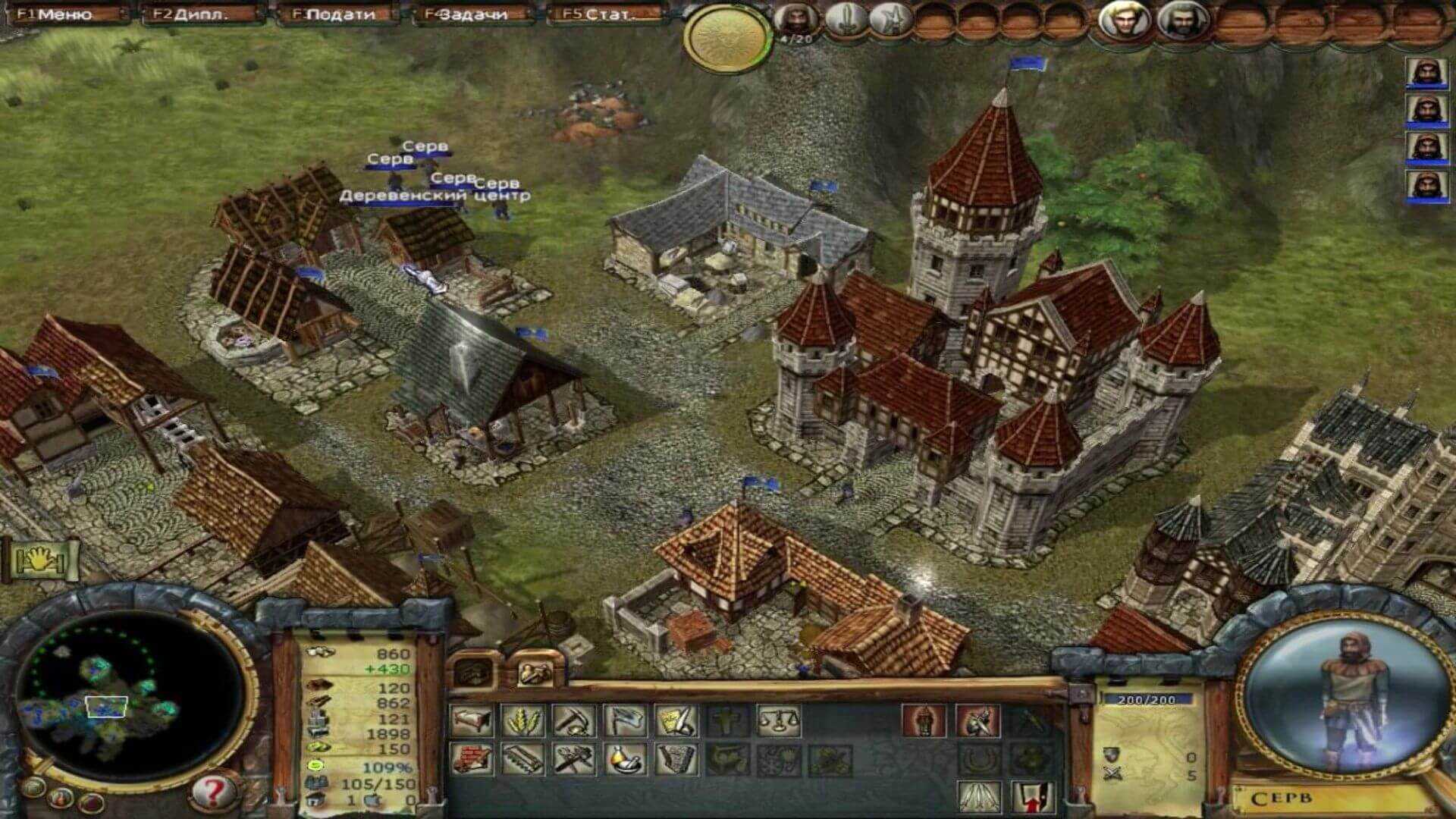Choose the brick wall building icon
This screenshot has height=819, width=1456.
coord(471,758)
